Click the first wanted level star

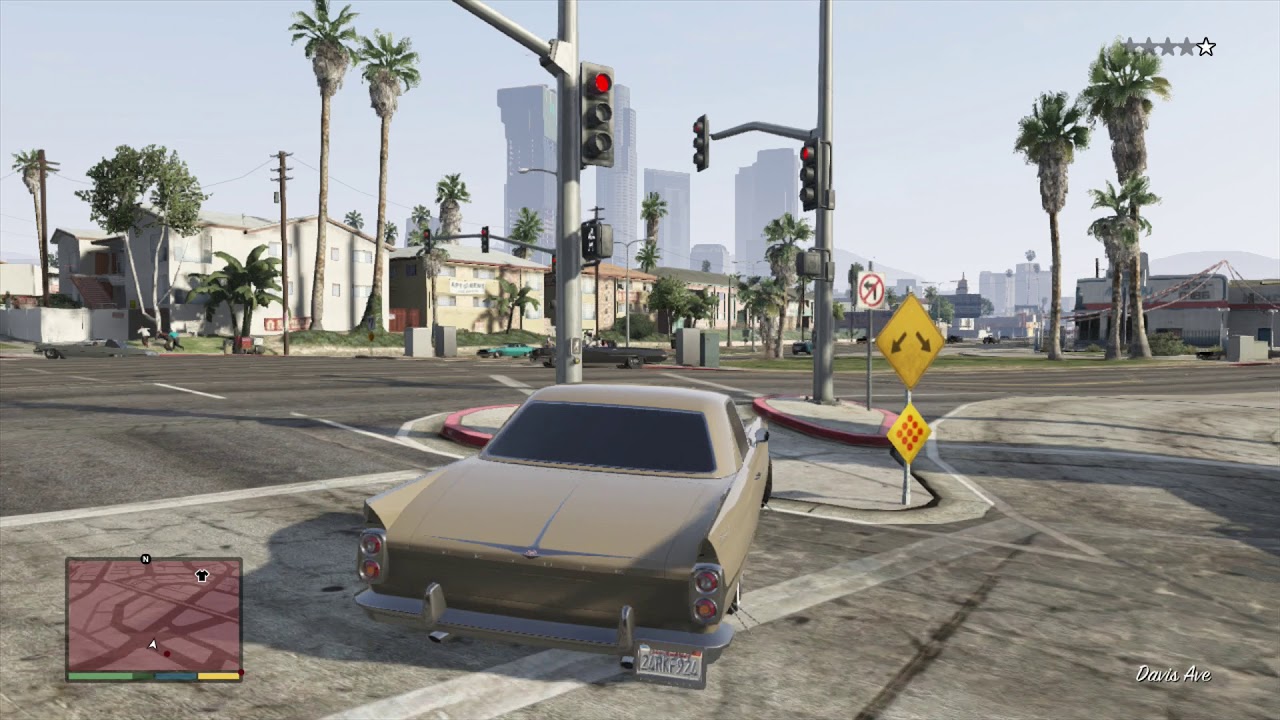1130,45
